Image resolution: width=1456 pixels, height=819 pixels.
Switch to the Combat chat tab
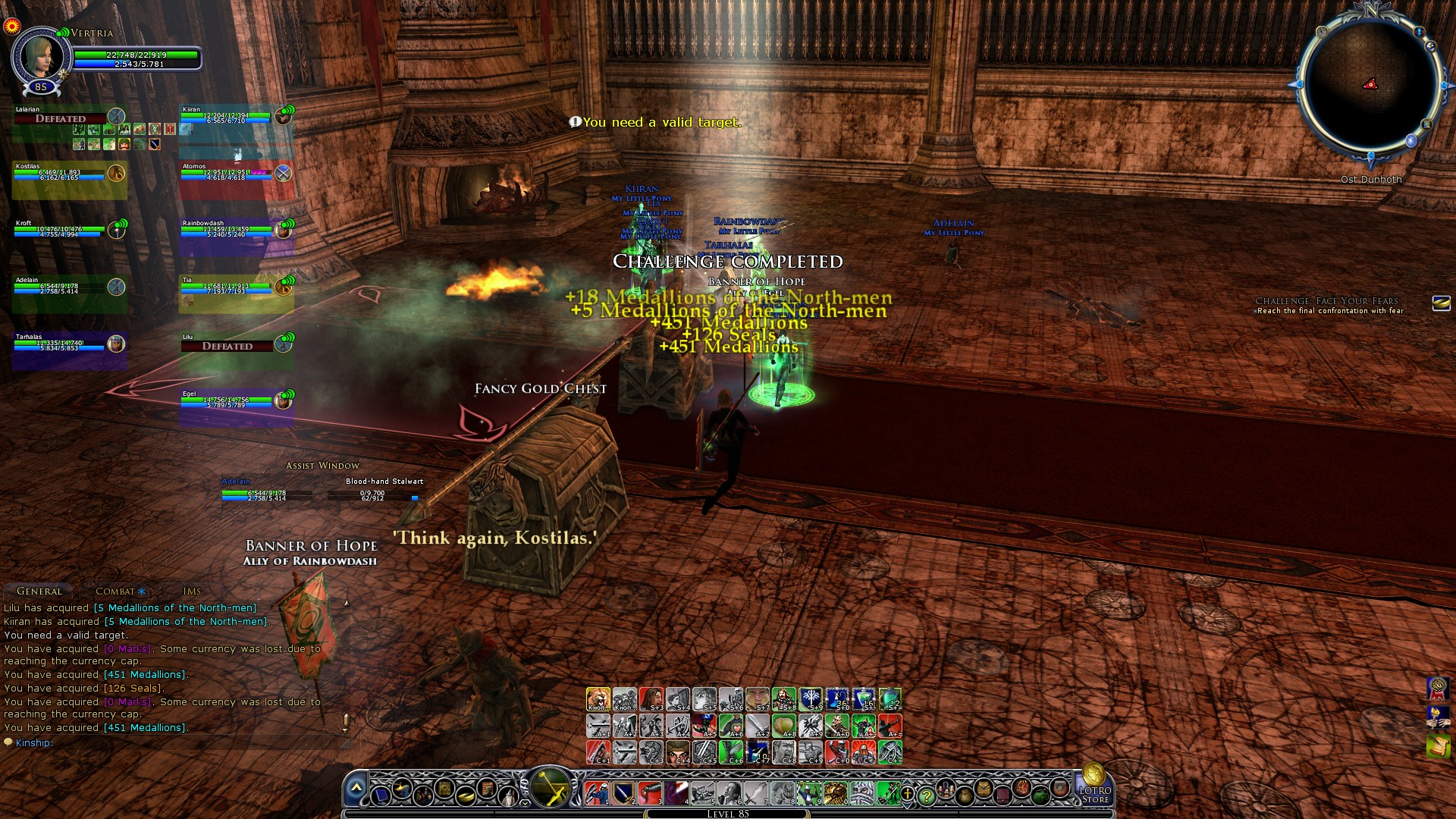click(x=115, y=591)
